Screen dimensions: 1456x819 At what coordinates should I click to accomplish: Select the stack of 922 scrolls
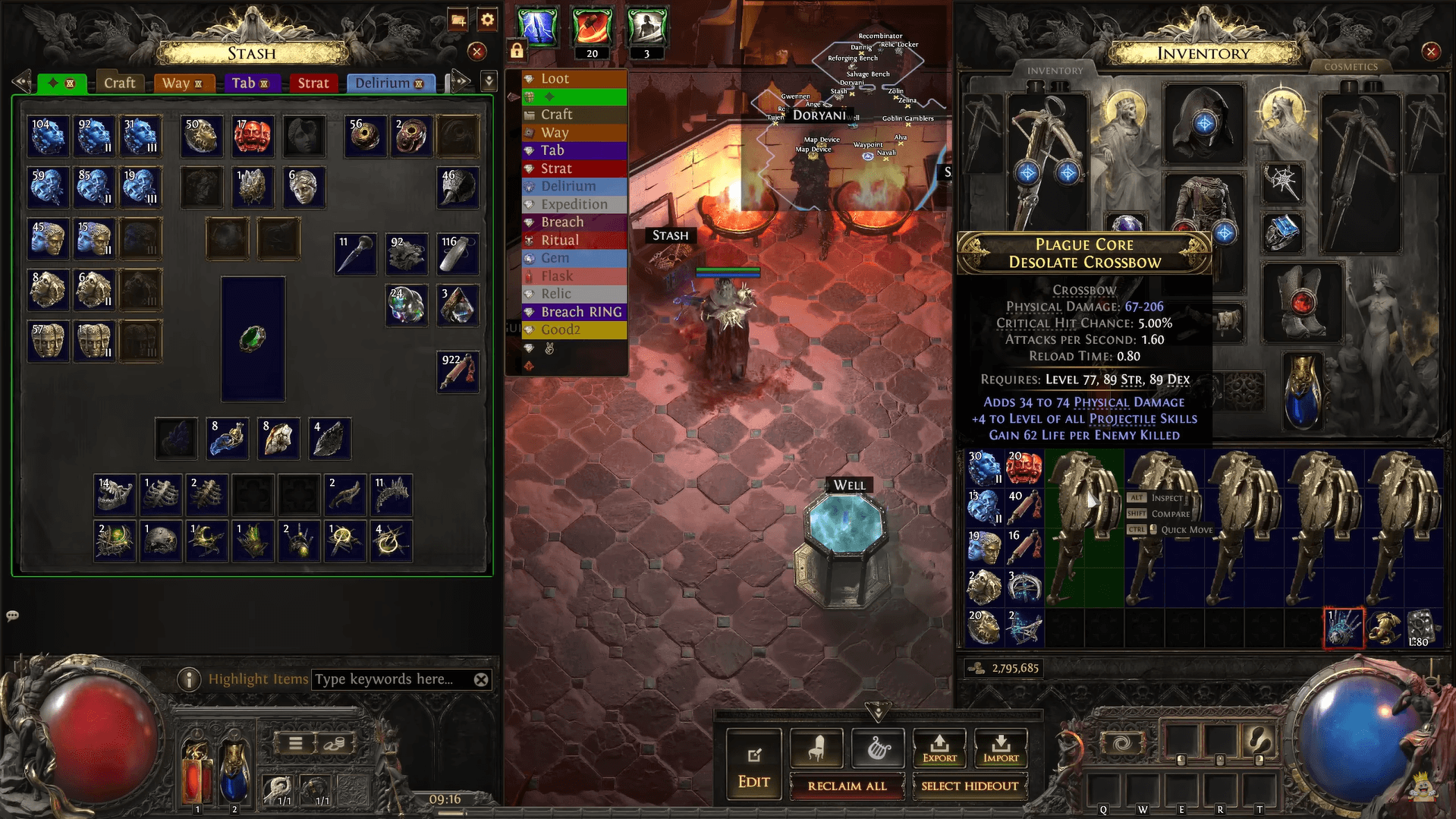pos(458,371)
